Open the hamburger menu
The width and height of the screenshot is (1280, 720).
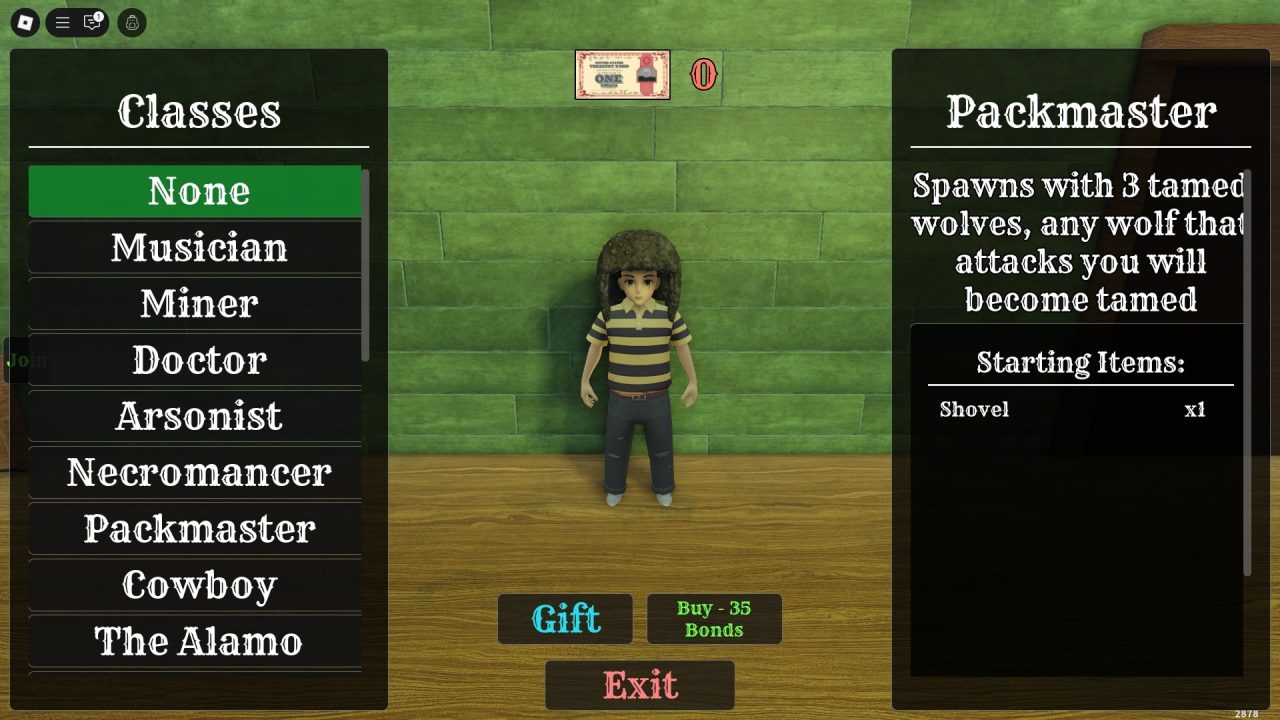[x=62, y=23]
